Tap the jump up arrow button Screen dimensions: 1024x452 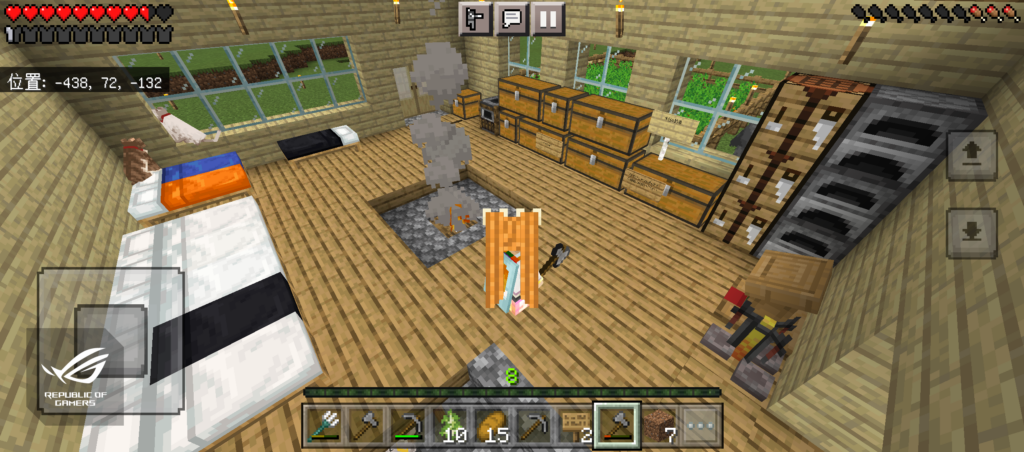pos(971,154)
